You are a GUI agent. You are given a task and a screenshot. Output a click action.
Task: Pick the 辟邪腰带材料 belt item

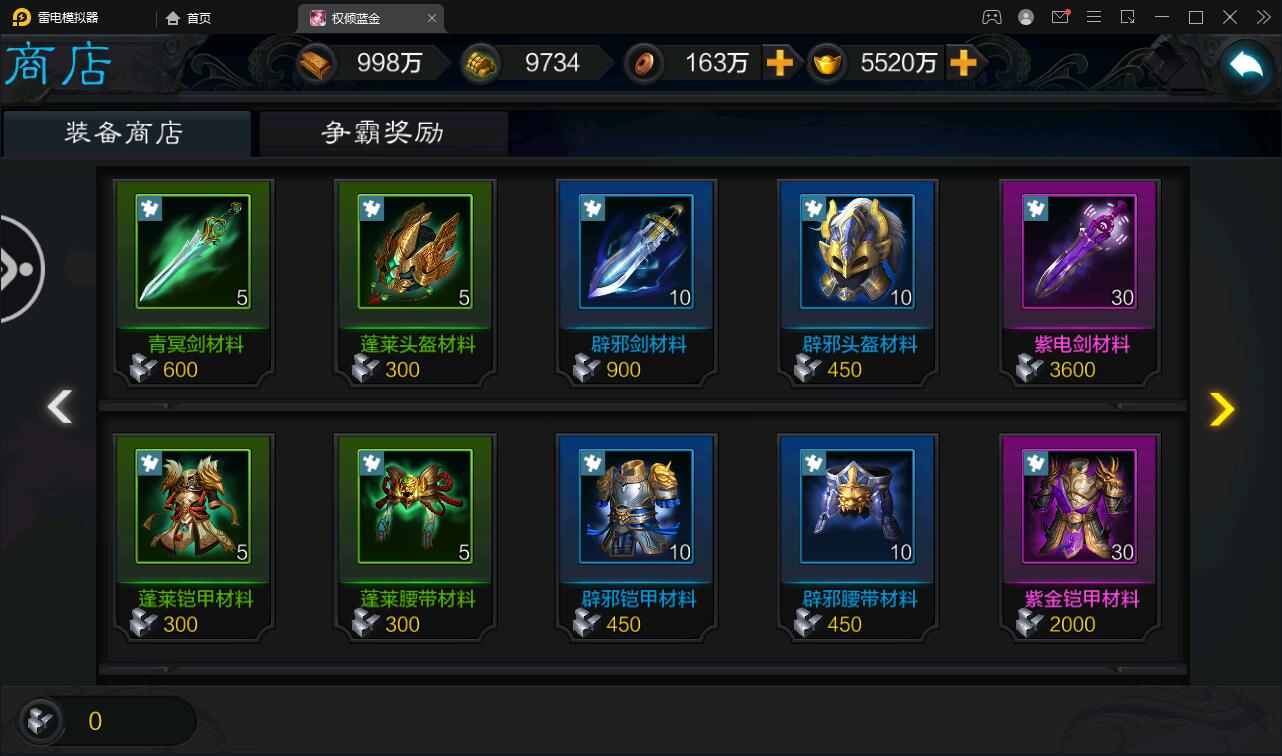pos(858,507)
